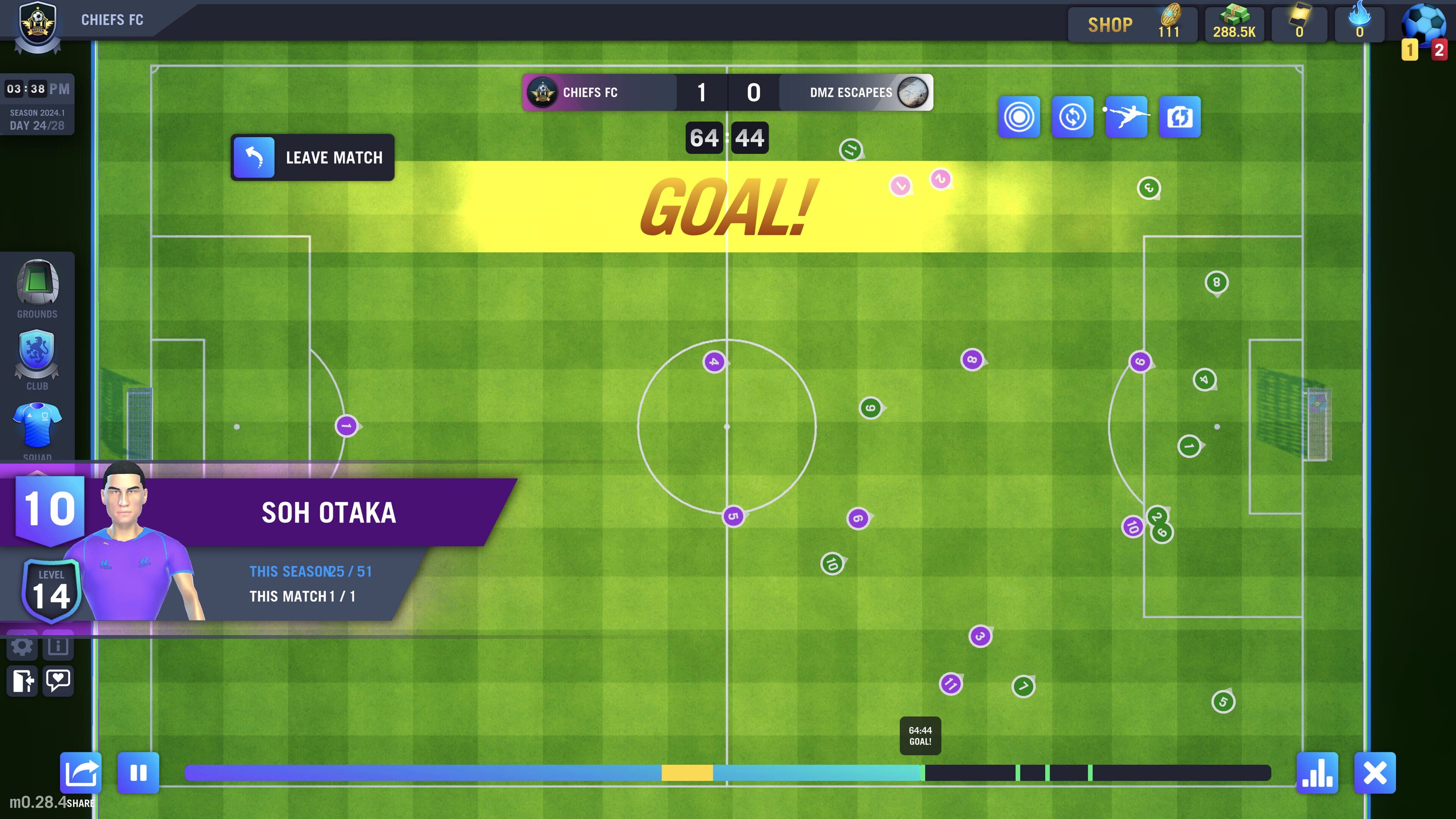Viewport: 1456px width, 819px height.
Task: Open the heart speech bubble feedback
Action: [x=58, y=681]
